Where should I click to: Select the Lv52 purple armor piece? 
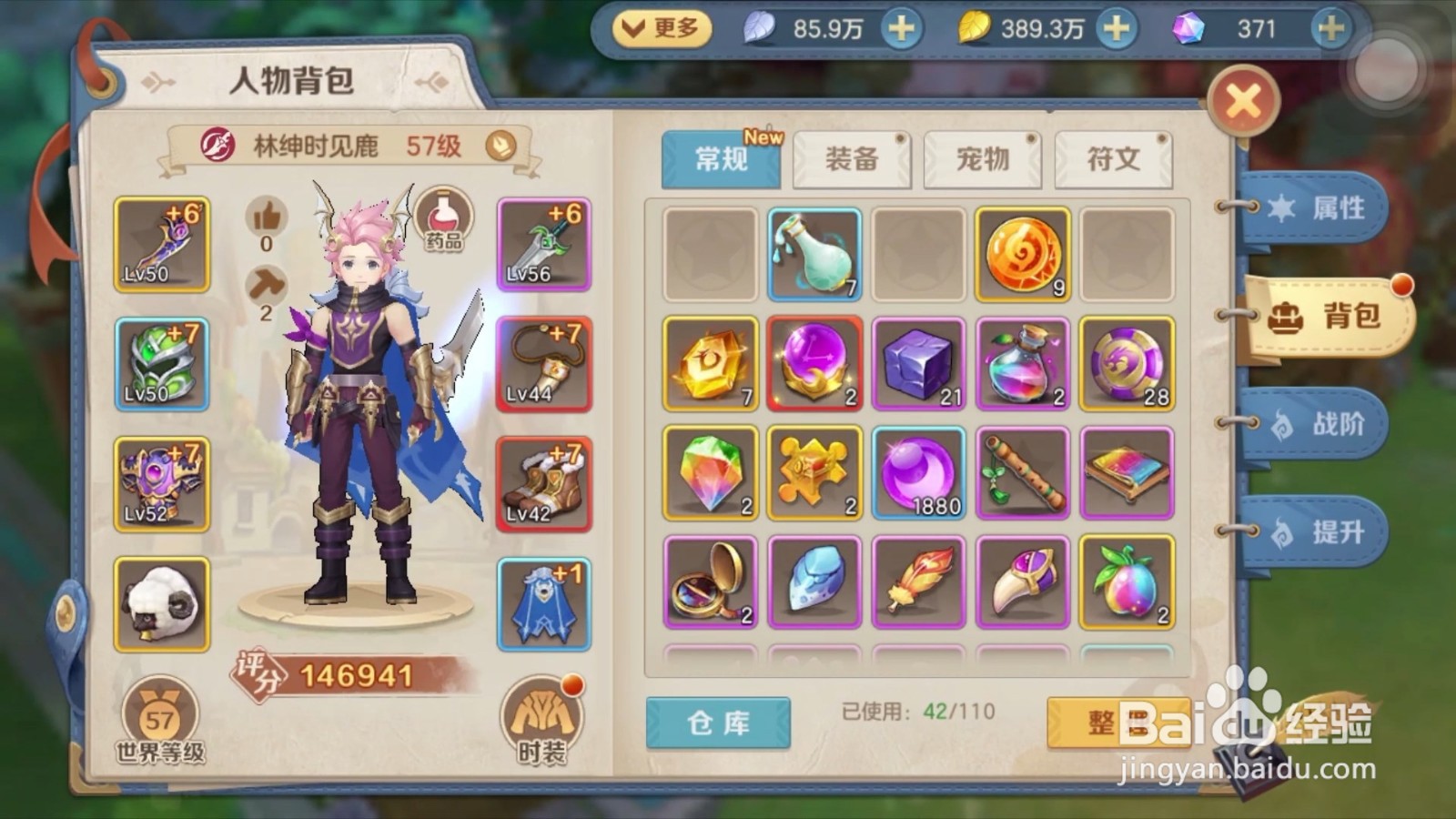tap(162, 482)
